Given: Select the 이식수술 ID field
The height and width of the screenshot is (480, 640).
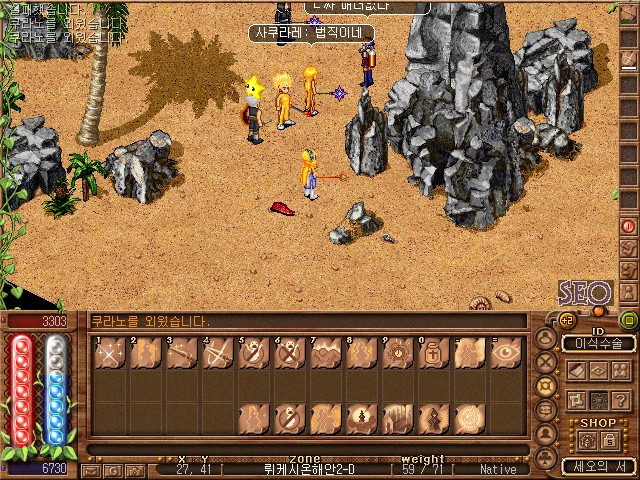Looking at the screenshot, I should pos(598,343).
